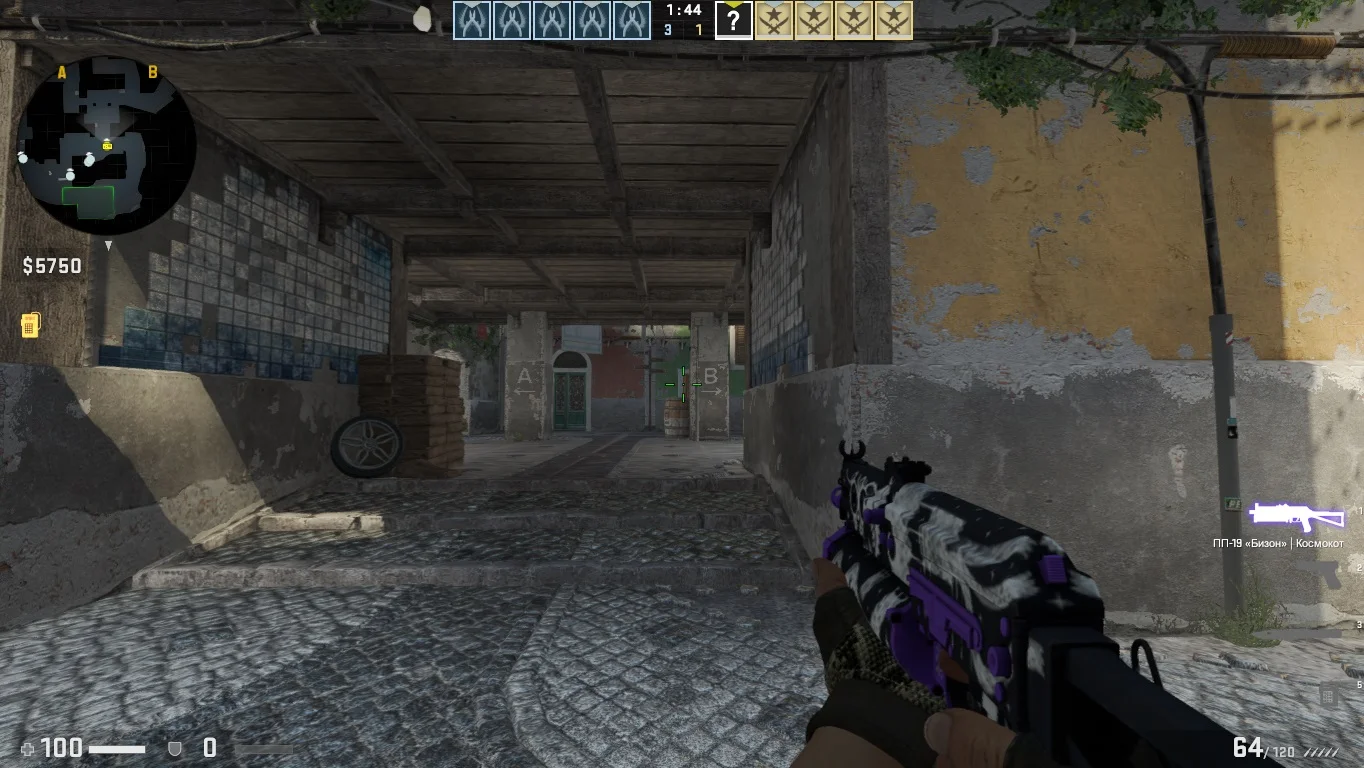
Task: Click the yellow bomb marker on the radar
Action: 108,146
